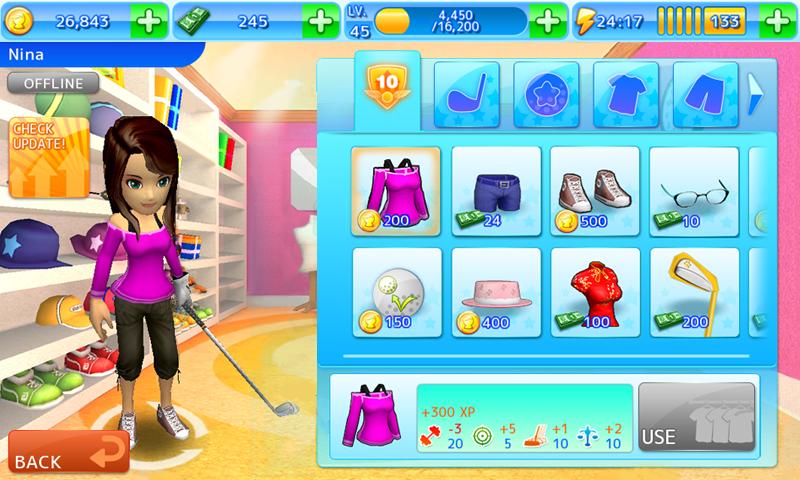Refill energy with the plus button
800x480 pixels.
(x=776, y=20)
